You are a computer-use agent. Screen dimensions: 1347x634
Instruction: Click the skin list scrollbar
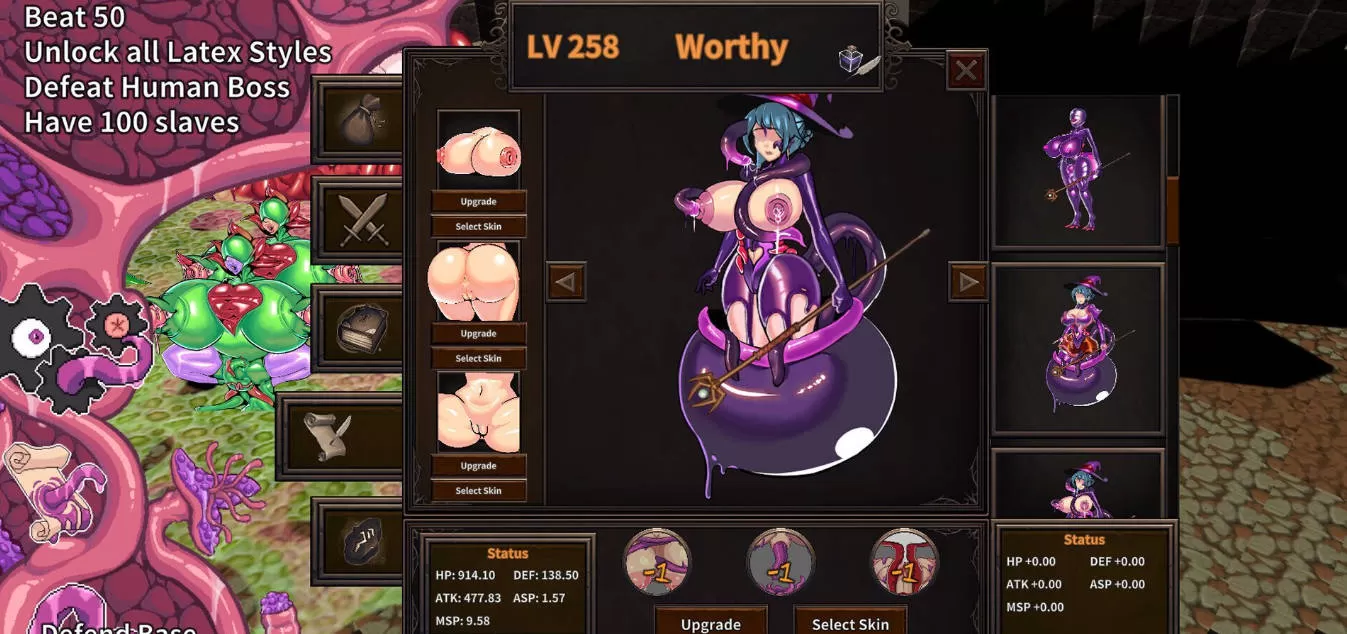(1172, 208)
